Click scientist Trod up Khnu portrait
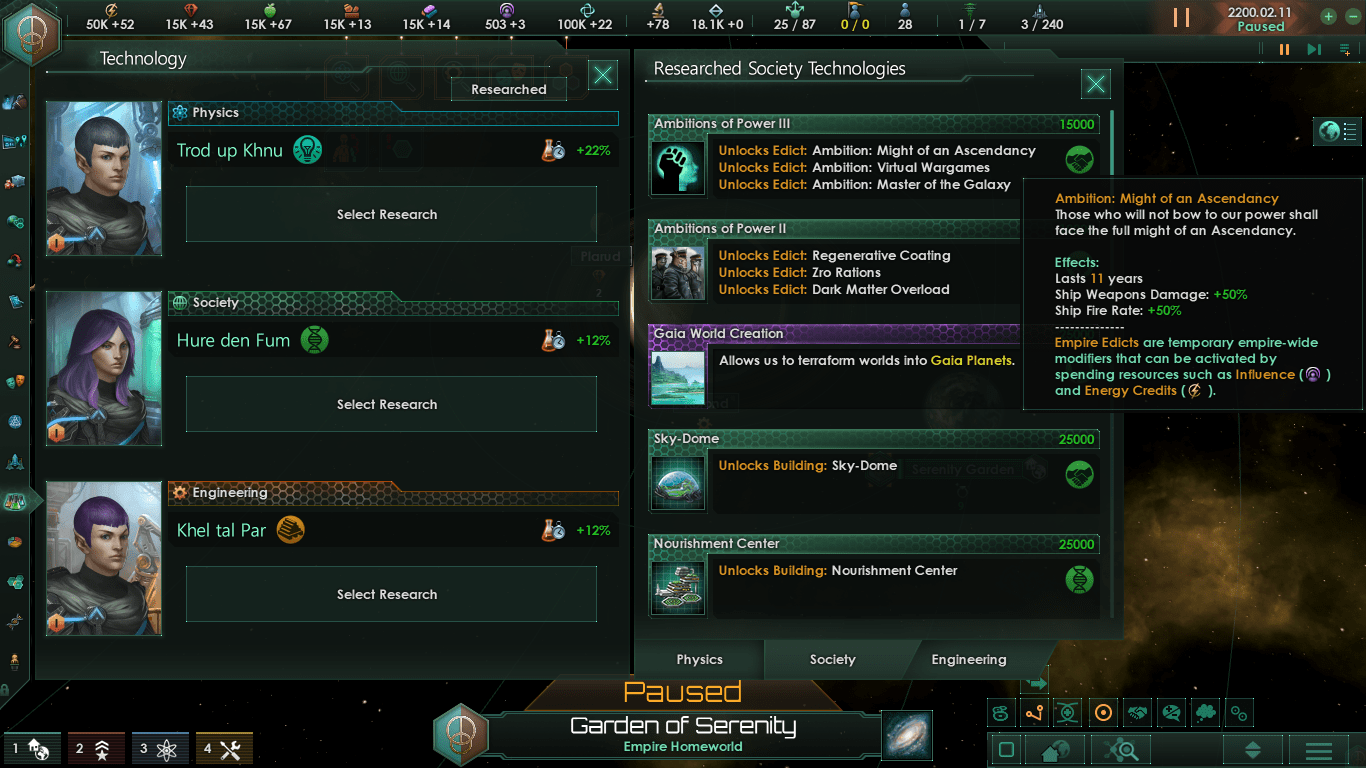The height and width of the screenshot is (768, 1366). pos(104,178)
